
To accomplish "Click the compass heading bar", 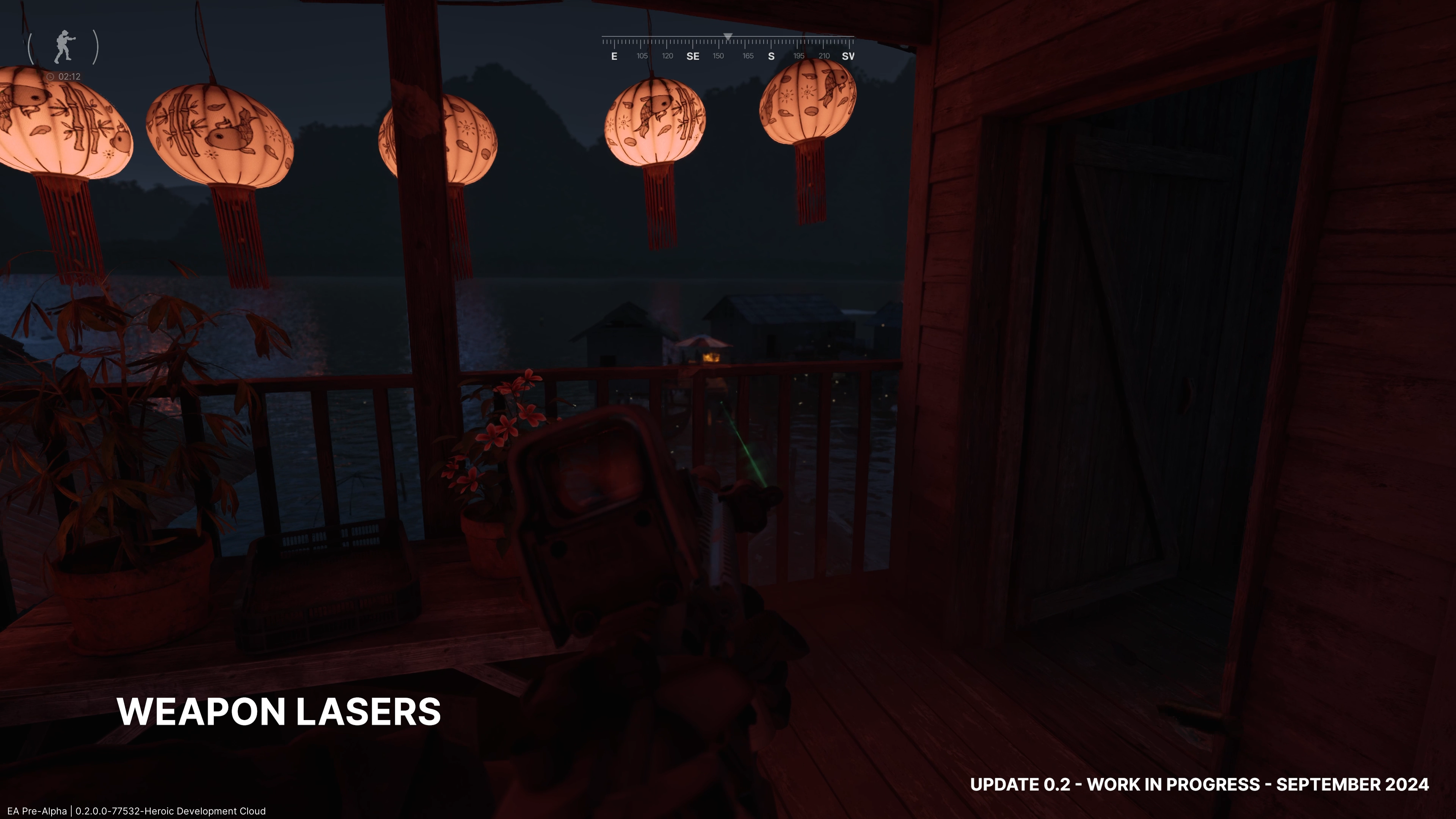I will click(x=728, y=47).
